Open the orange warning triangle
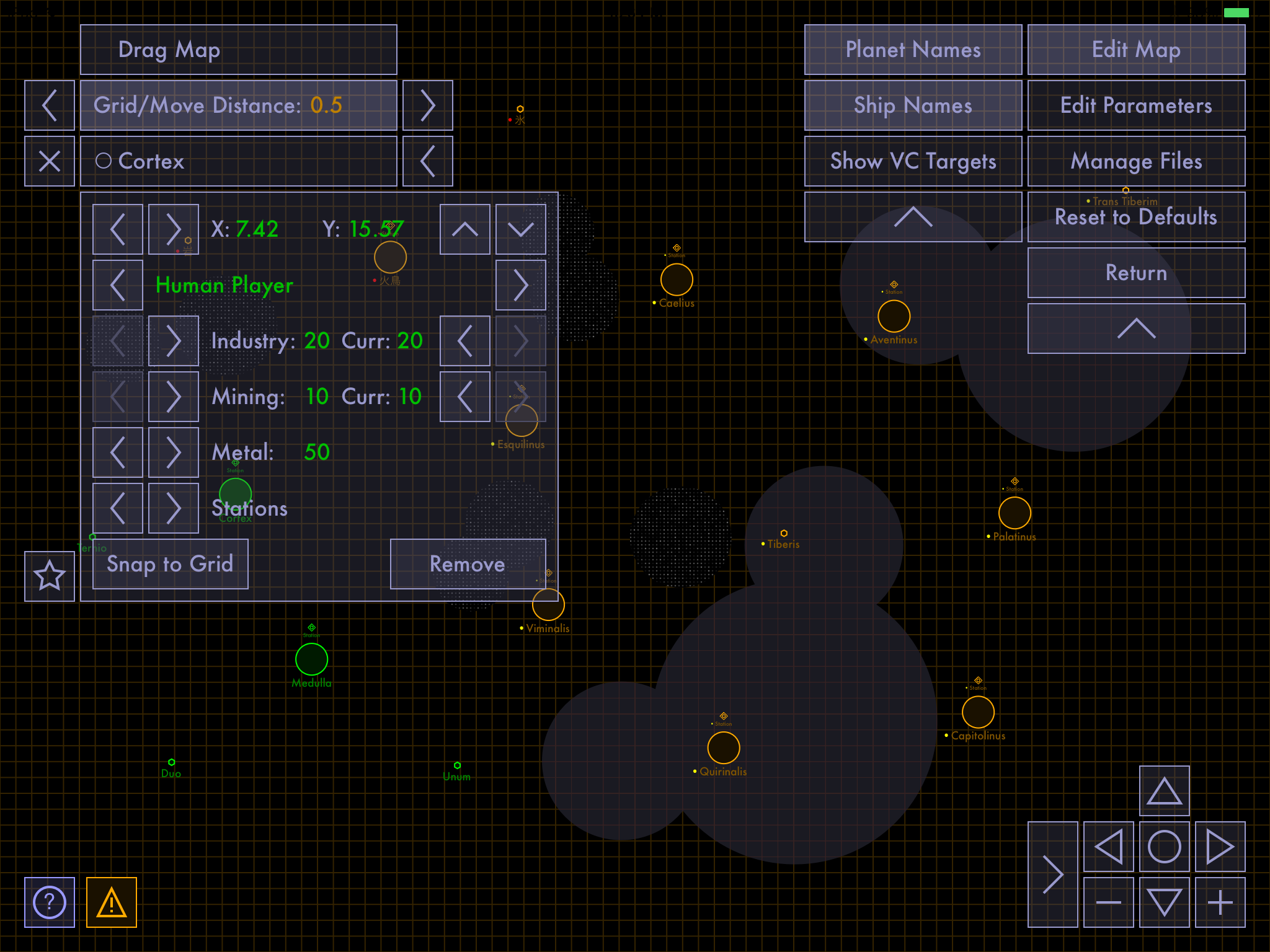 pyautogui.click(x=112, y=902)
